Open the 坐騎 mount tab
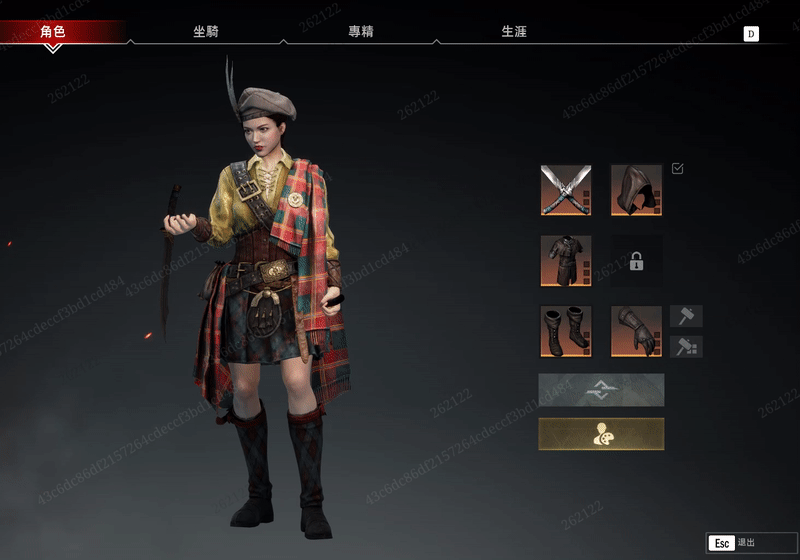Screen dimensions: 800x560 (206, 32)
